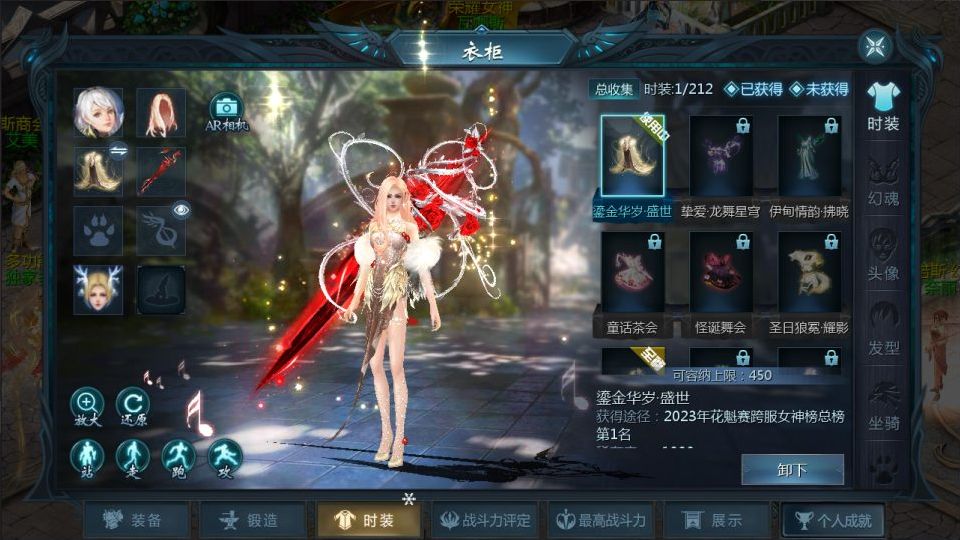Zoom in with the 放大 button

87,407
